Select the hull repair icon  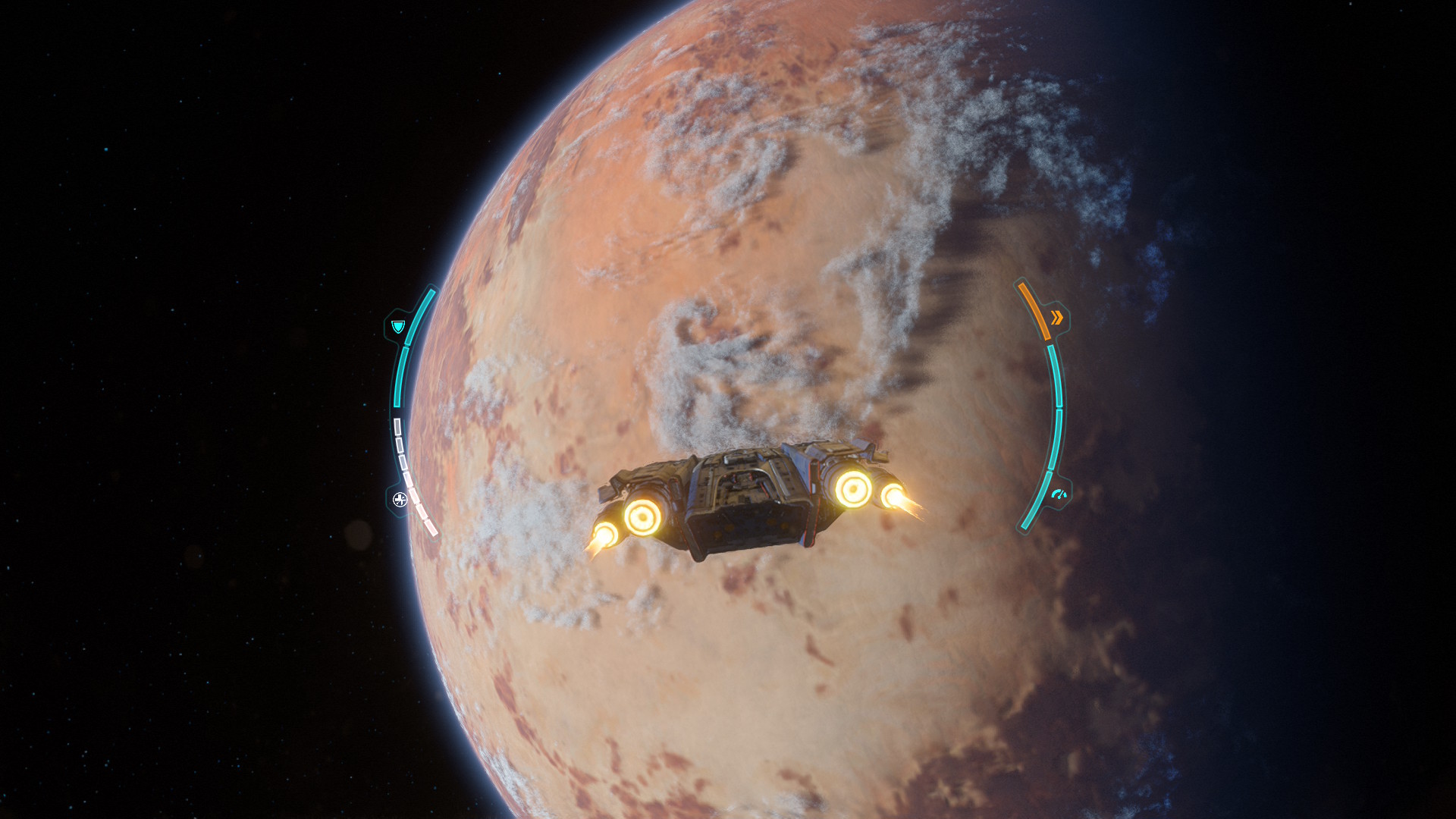400,499
